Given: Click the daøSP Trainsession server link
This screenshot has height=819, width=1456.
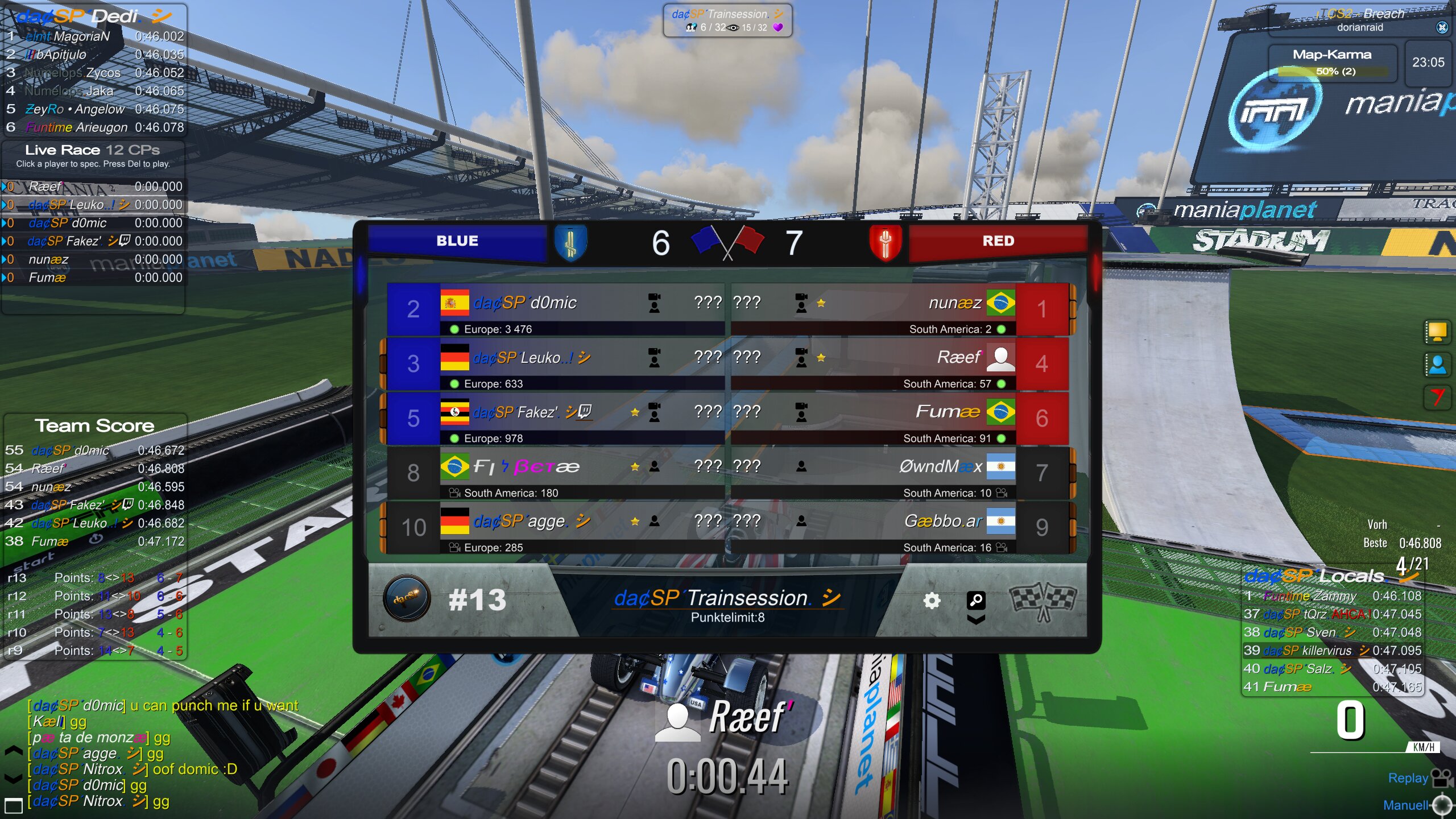Looking at the screenshot, I should click(727, 598).
